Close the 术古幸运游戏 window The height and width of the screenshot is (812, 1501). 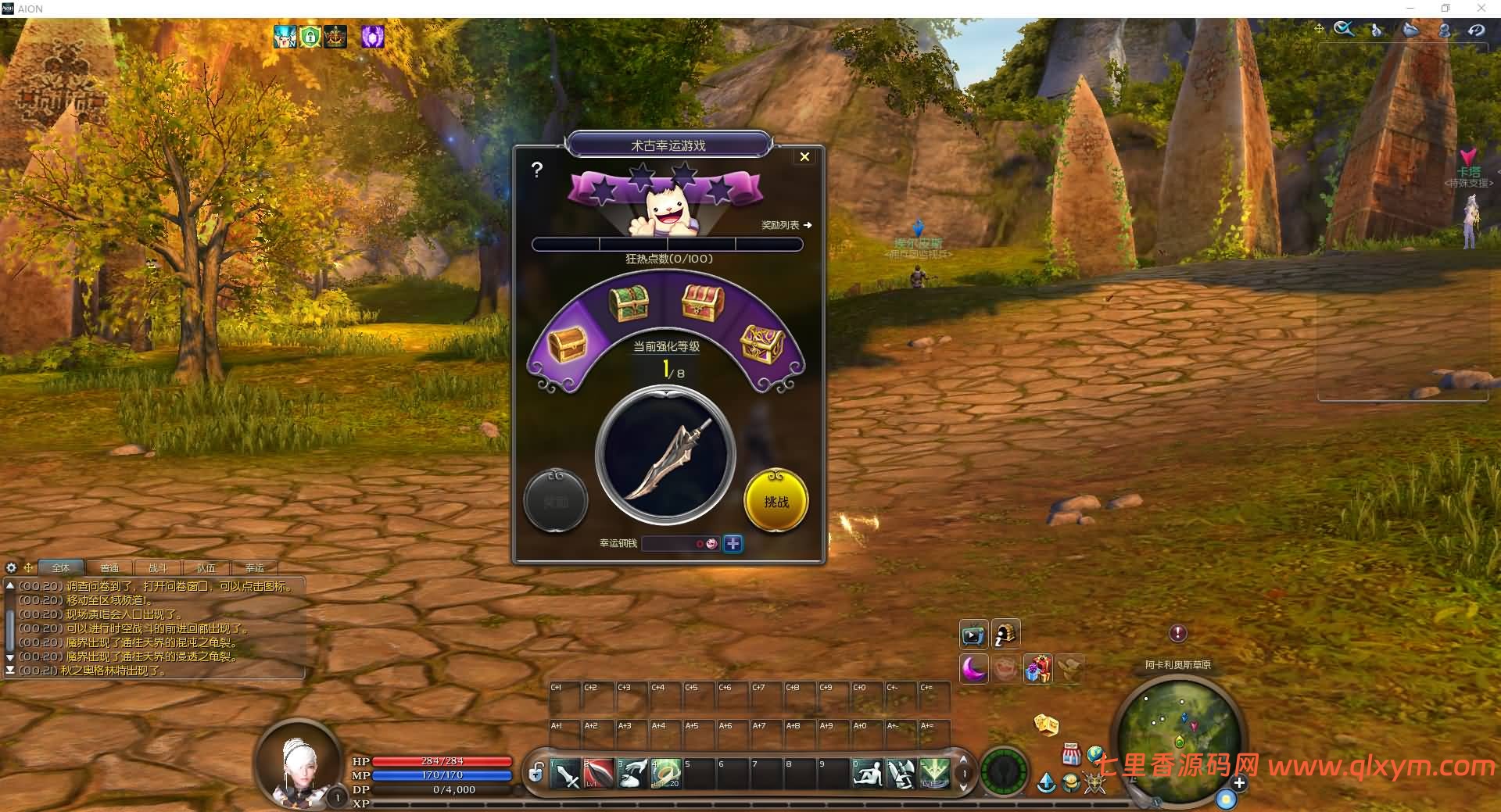point(804,157)
